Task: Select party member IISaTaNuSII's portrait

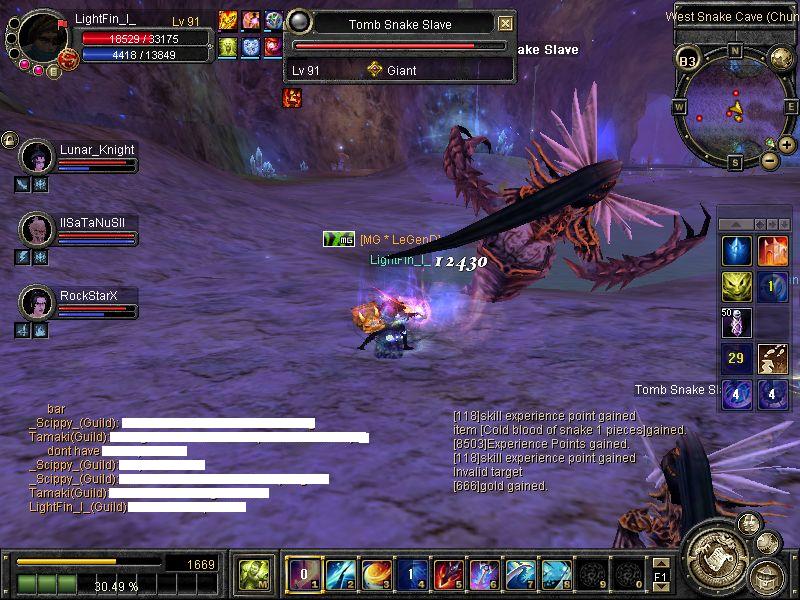Action: click(37, 230)
